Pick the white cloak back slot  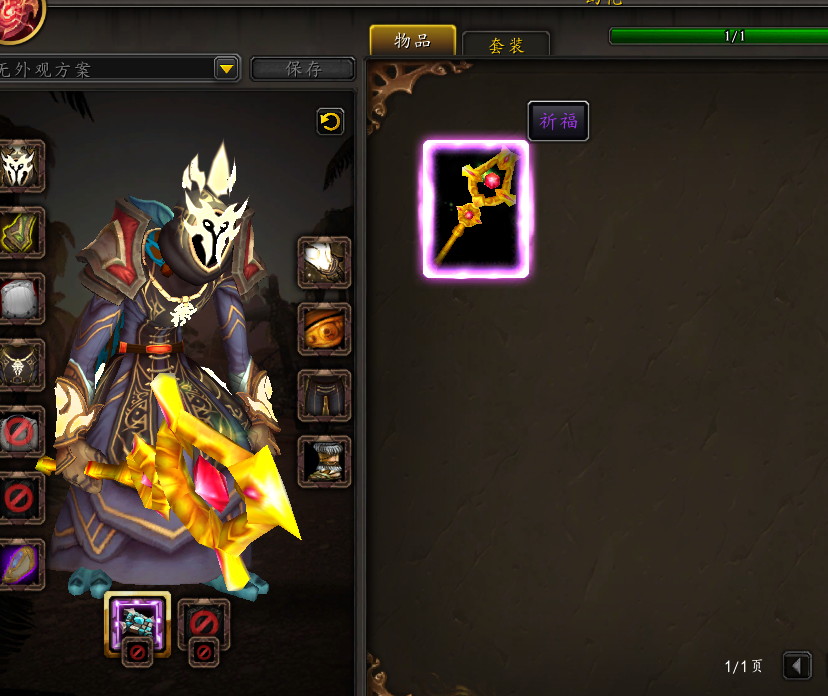pos(20,298)
